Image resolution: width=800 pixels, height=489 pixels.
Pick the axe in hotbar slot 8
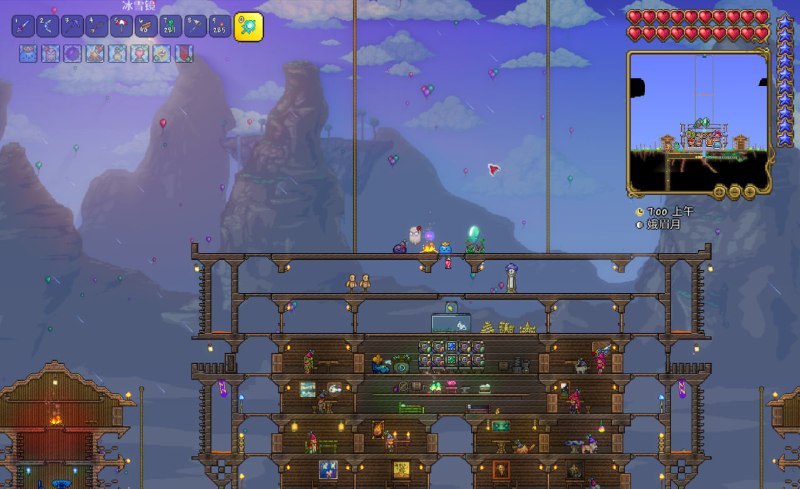pyautogui.click(x=195, y=26)
